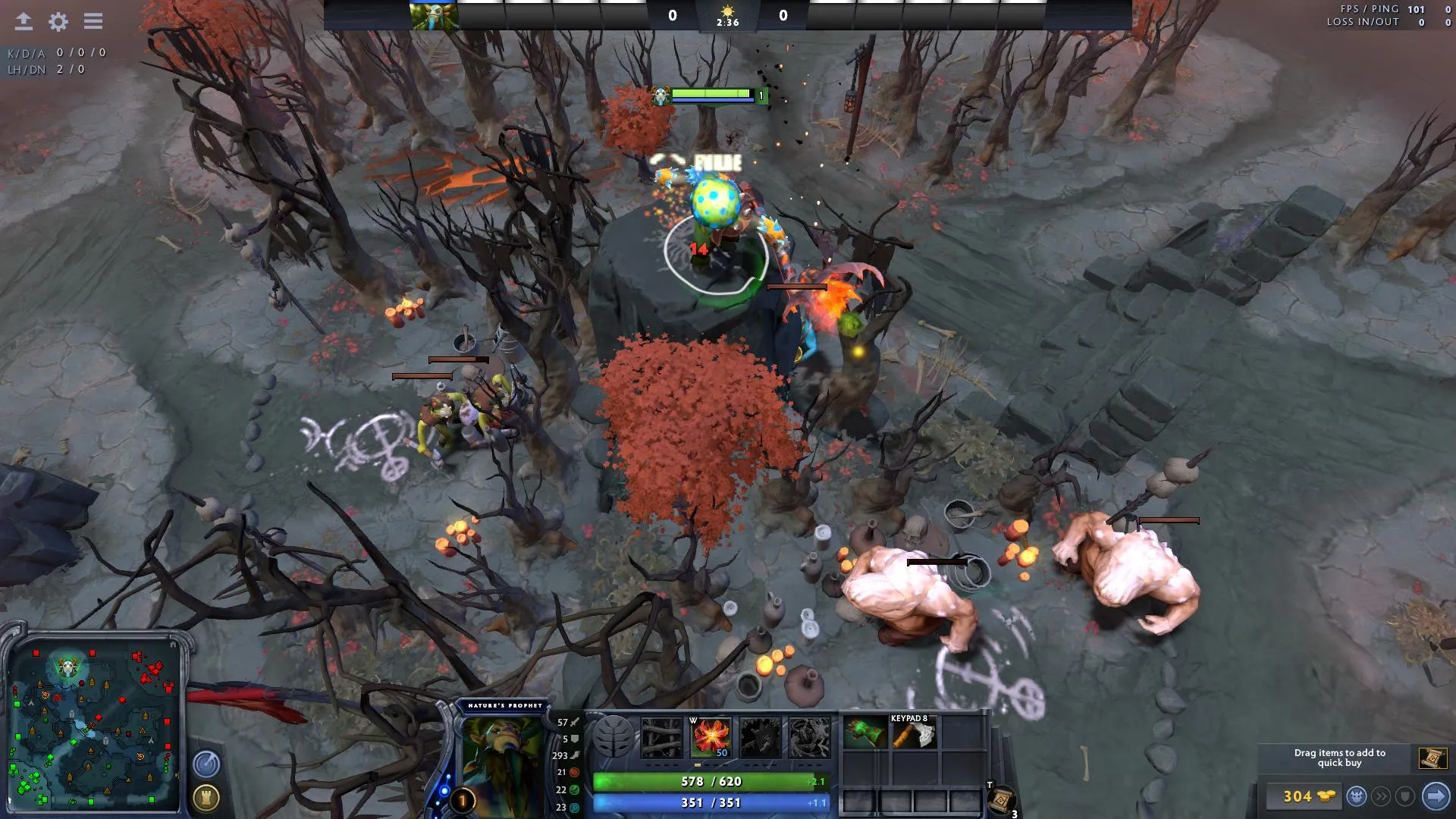Cast the Teleportation ability with hotkey W
Image resolution: width=1456 pixels, height=819 pixels.
click(711, 737)
